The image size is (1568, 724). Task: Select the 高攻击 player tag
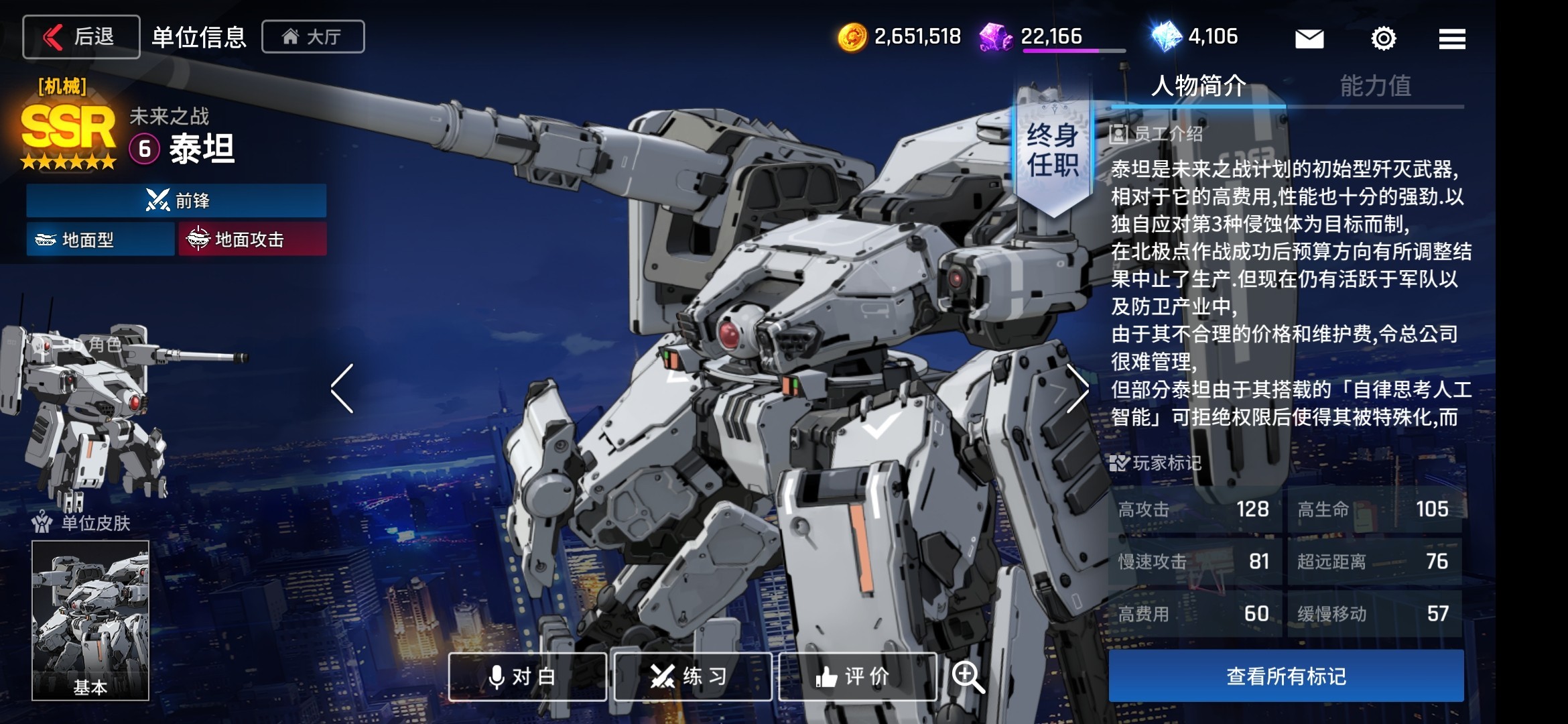[x=1194, y=509]
